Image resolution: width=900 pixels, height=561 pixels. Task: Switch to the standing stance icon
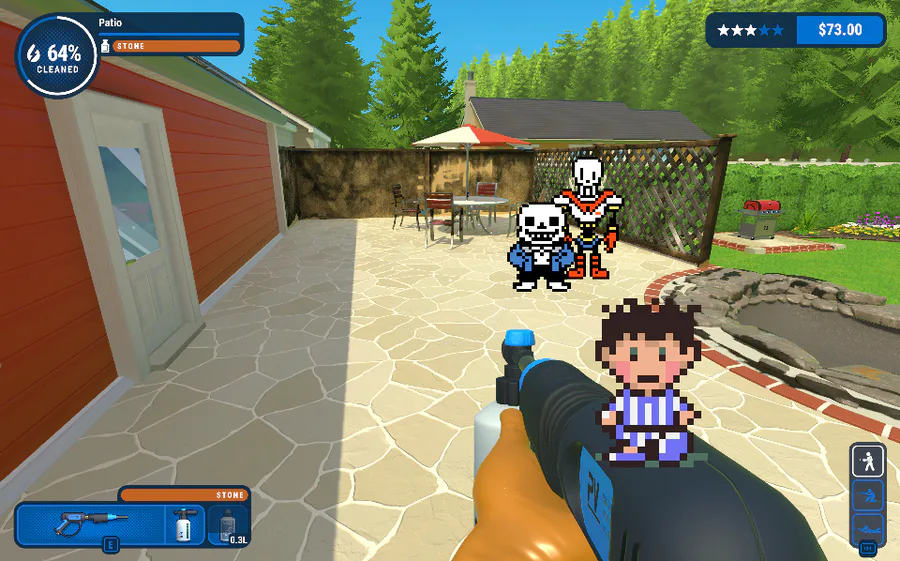(x=867, y=461)
